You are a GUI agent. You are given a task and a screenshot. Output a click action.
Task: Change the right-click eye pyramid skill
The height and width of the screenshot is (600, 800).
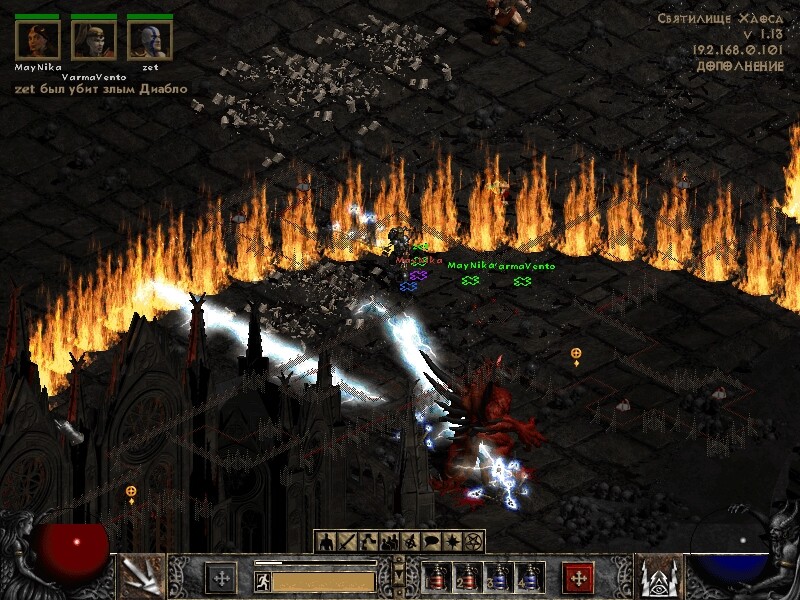[x=659, y=577]
